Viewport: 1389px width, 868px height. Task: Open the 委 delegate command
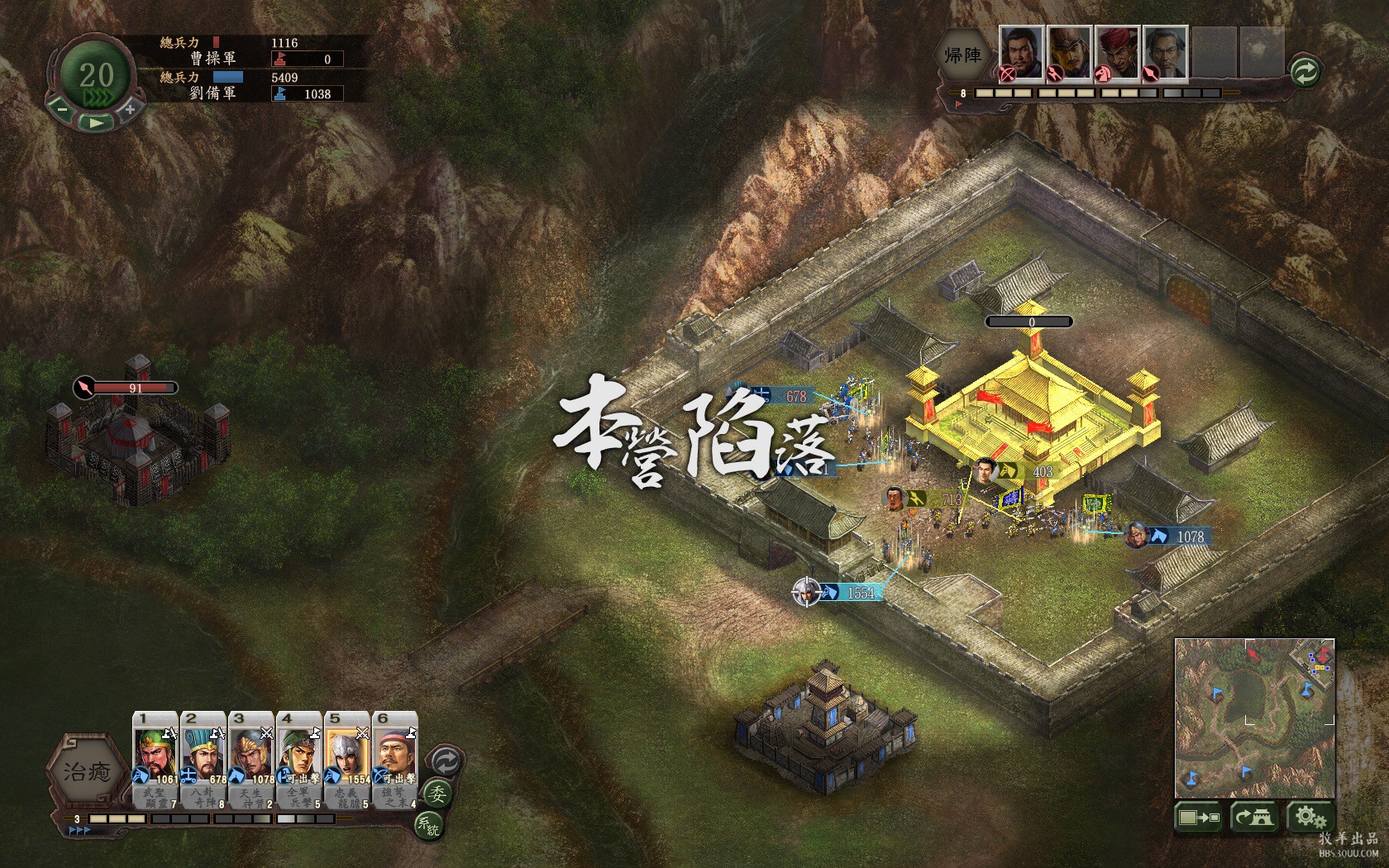tap(437, 794)
